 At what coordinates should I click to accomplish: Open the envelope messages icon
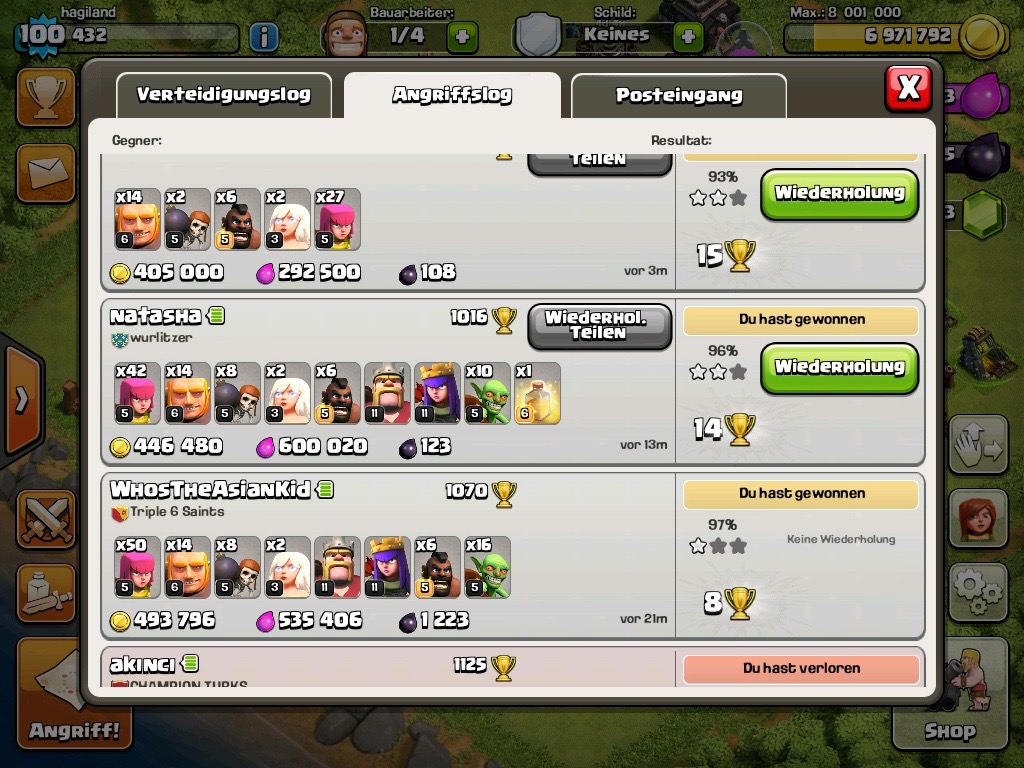tap(45, 172)
